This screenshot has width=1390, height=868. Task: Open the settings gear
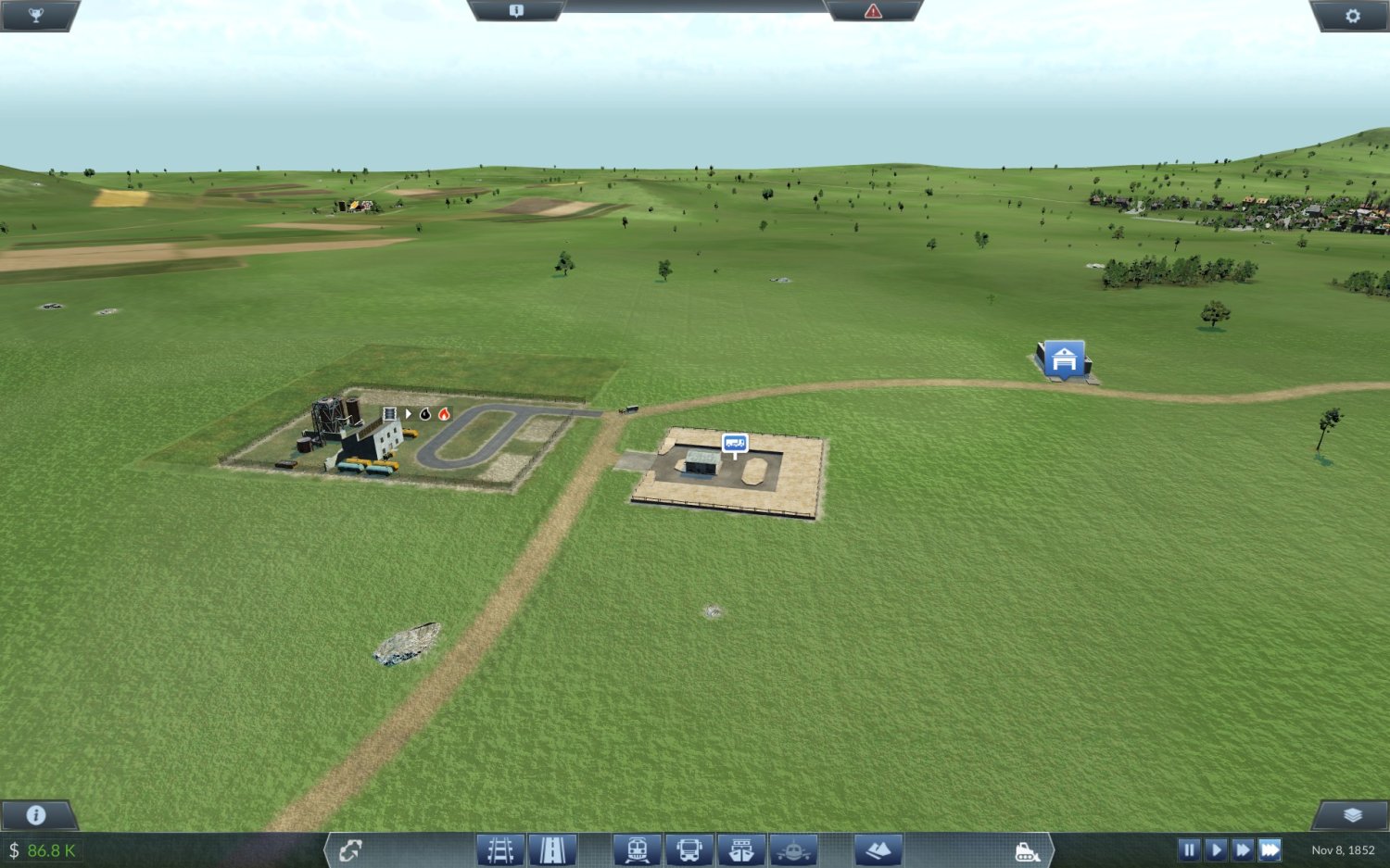[1352, 14]
